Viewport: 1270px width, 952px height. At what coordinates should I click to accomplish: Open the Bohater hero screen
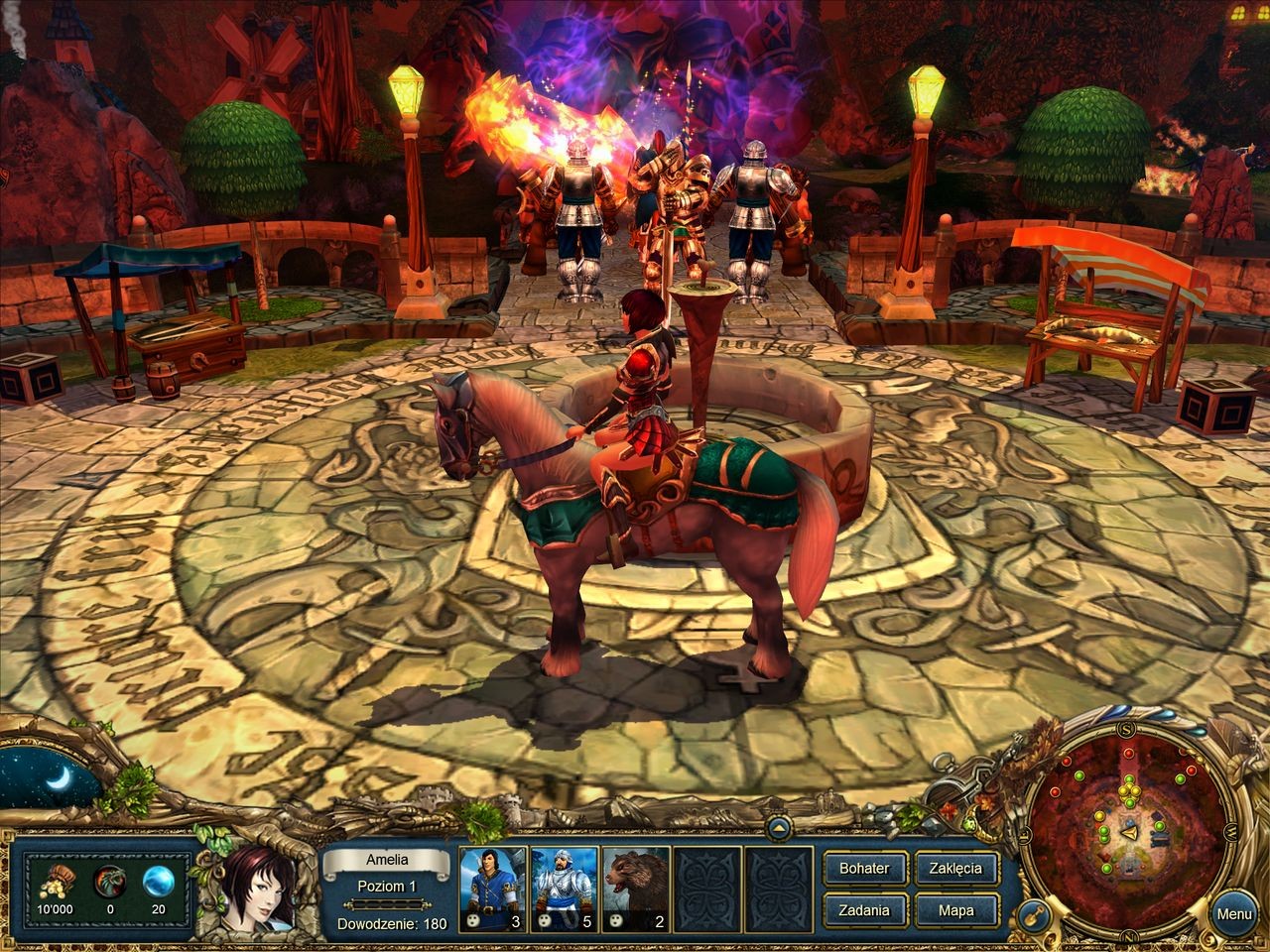[x=863, y=868]
